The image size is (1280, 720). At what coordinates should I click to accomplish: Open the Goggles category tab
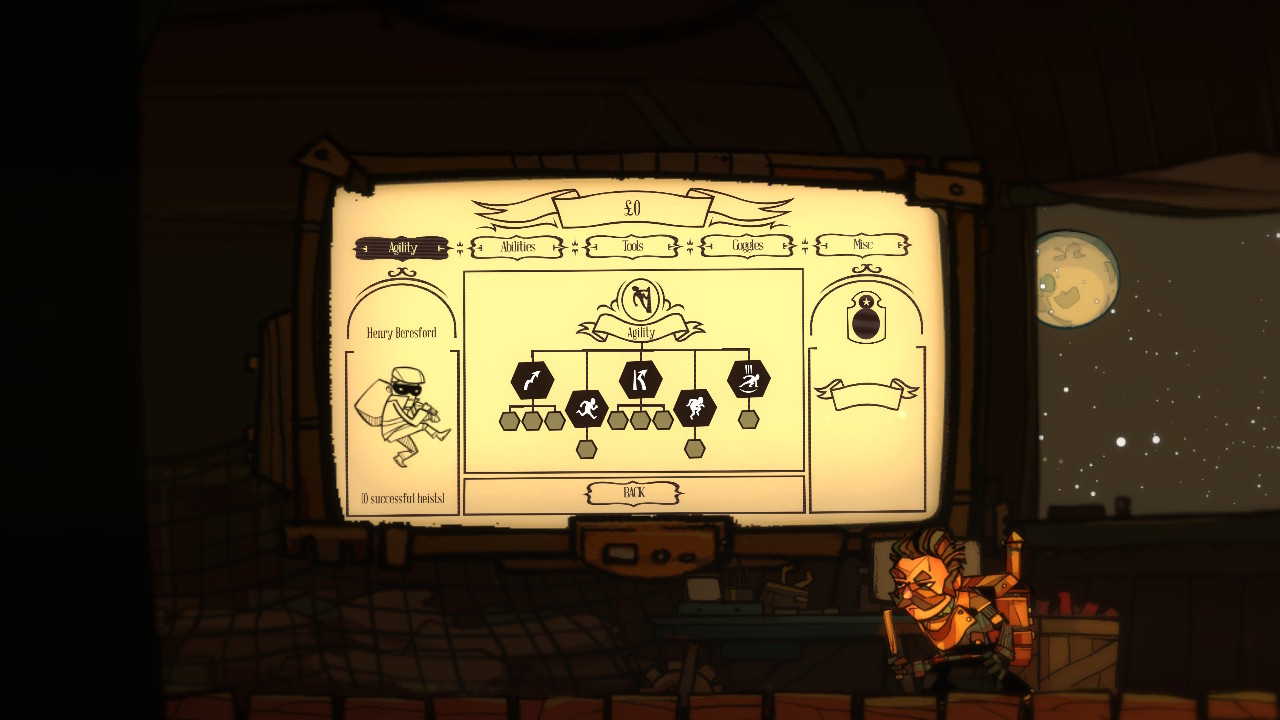(x=746, y=246)
